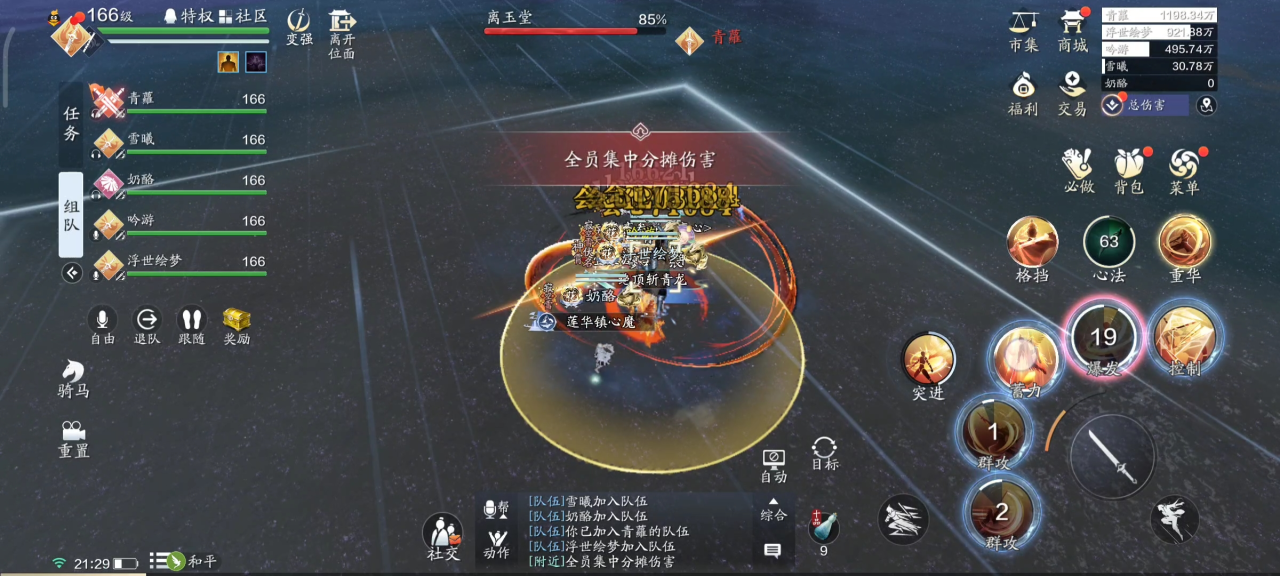Toggle 自动 auto combat
The image size is (1280, 576).
[x=773, y=464]
